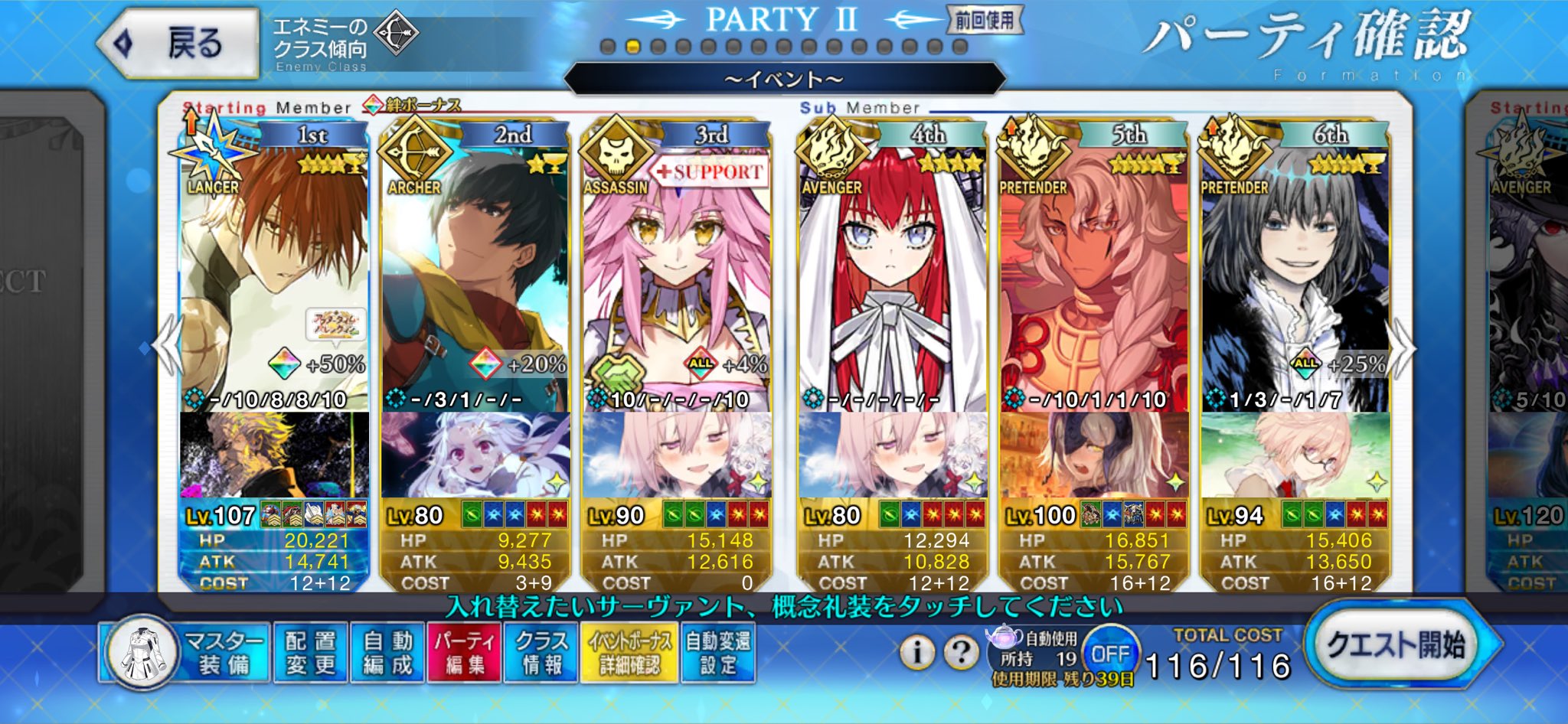Image resolution: width=1568 pixels, height=724 pixels.
Task: Open 配置変更 to rearrange members
Action: 310,652
